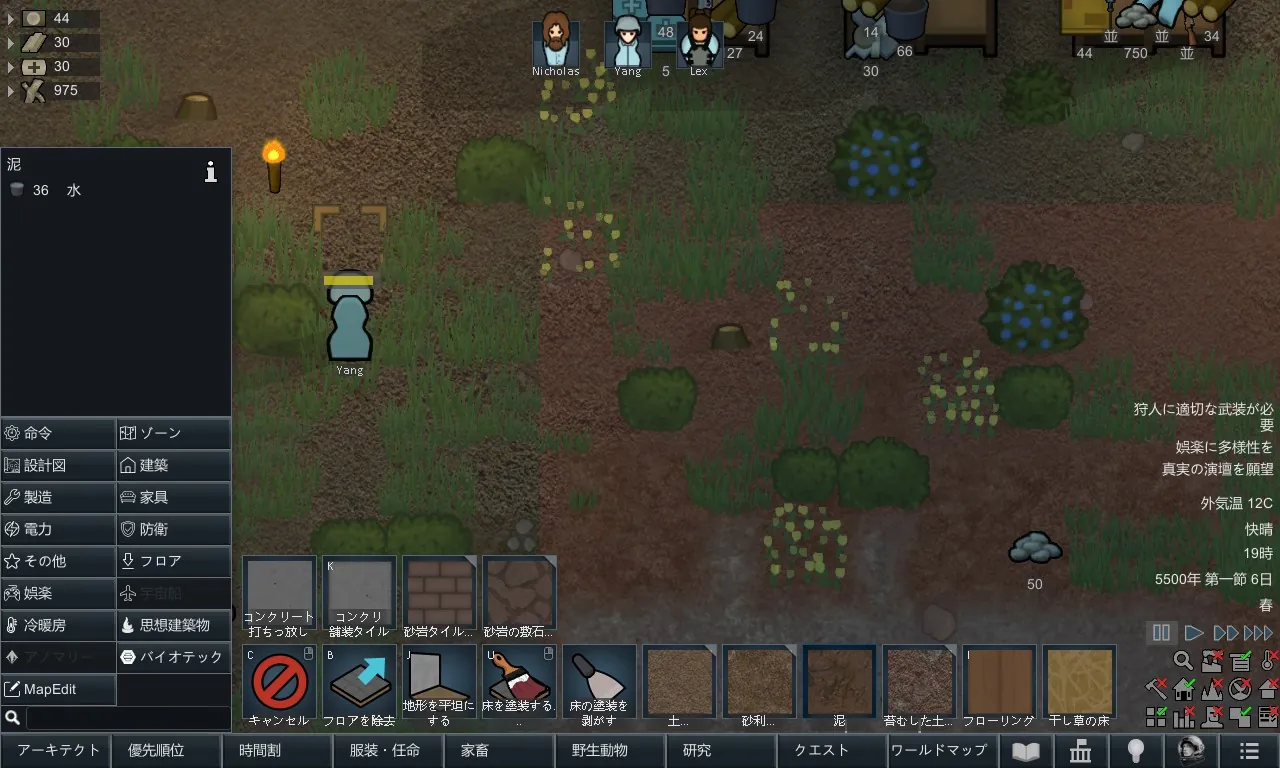Viewport: 1280px width, 768px height.
Task: Choose the 防衛 (Security) category
Action: pyautogui.click(x=174, y=529)
